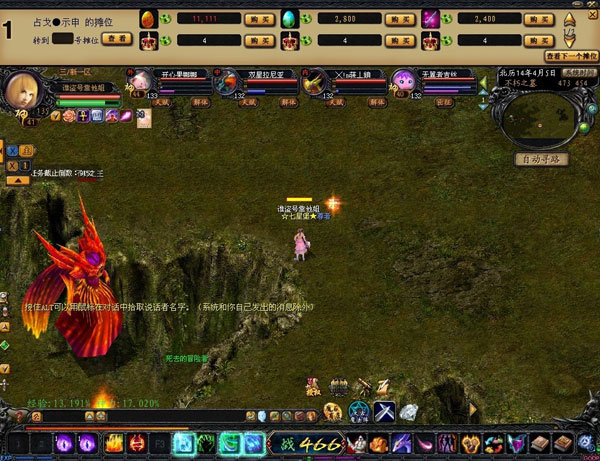Click the 查看 button beside the stall number
The height and width of the screenshot is (461, 600).
click(117, 38)
